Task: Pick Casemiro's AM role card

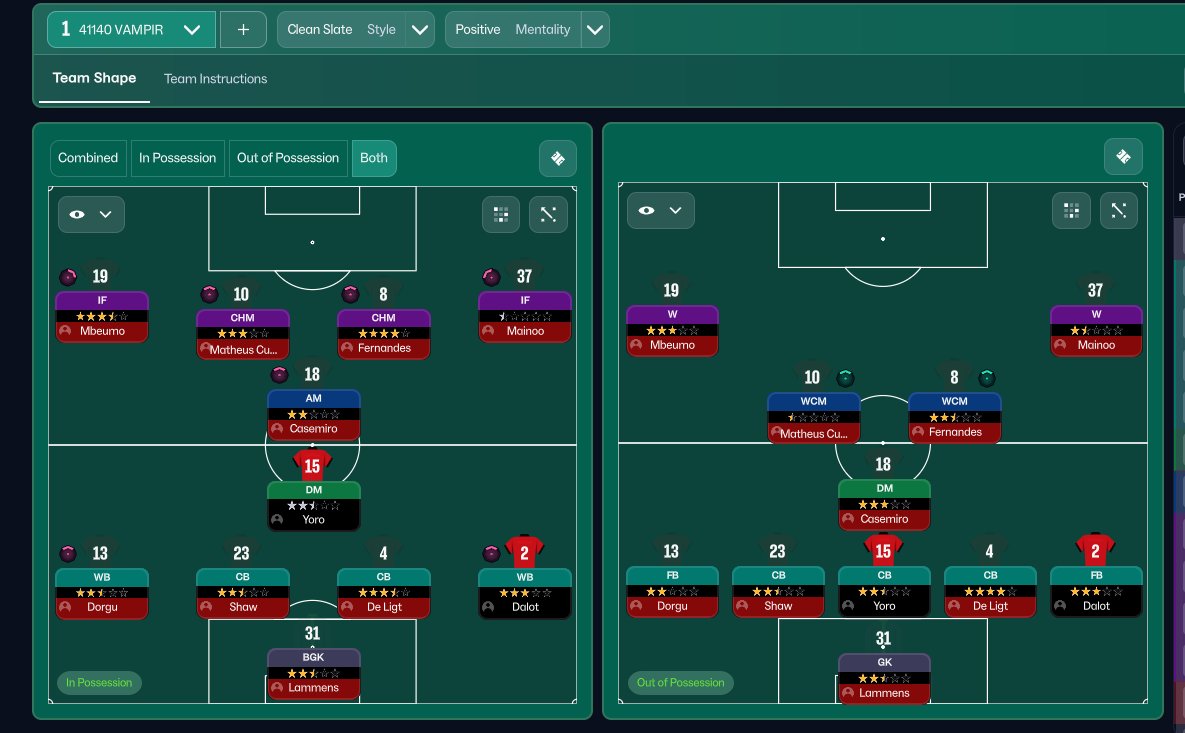Action: click(x=314, y=414)
